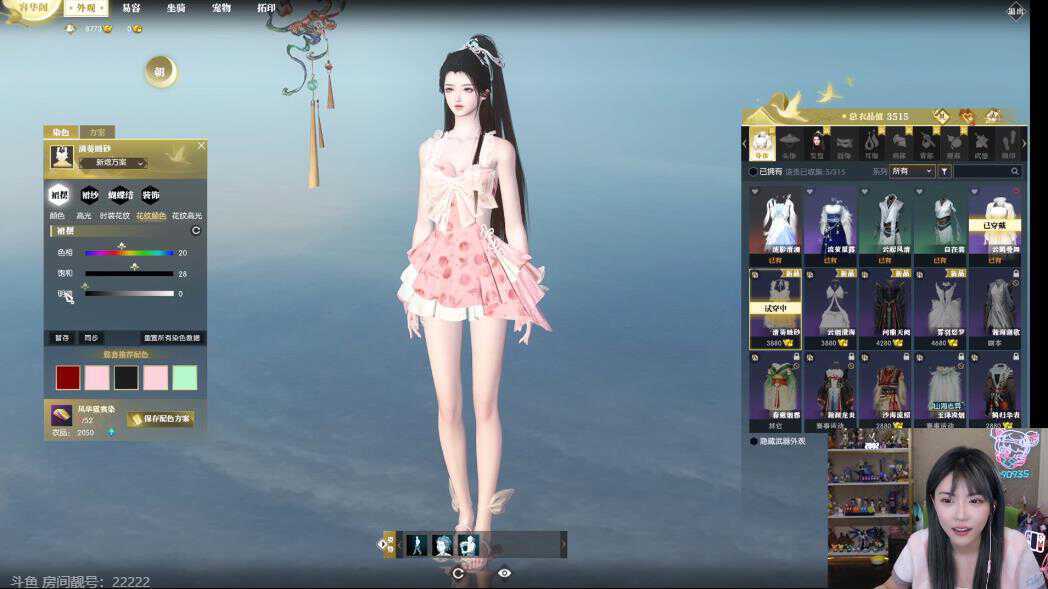The image size is (1048, 589).
Task: Pick the dark red recommended color swatch
Action: point(68,377)
